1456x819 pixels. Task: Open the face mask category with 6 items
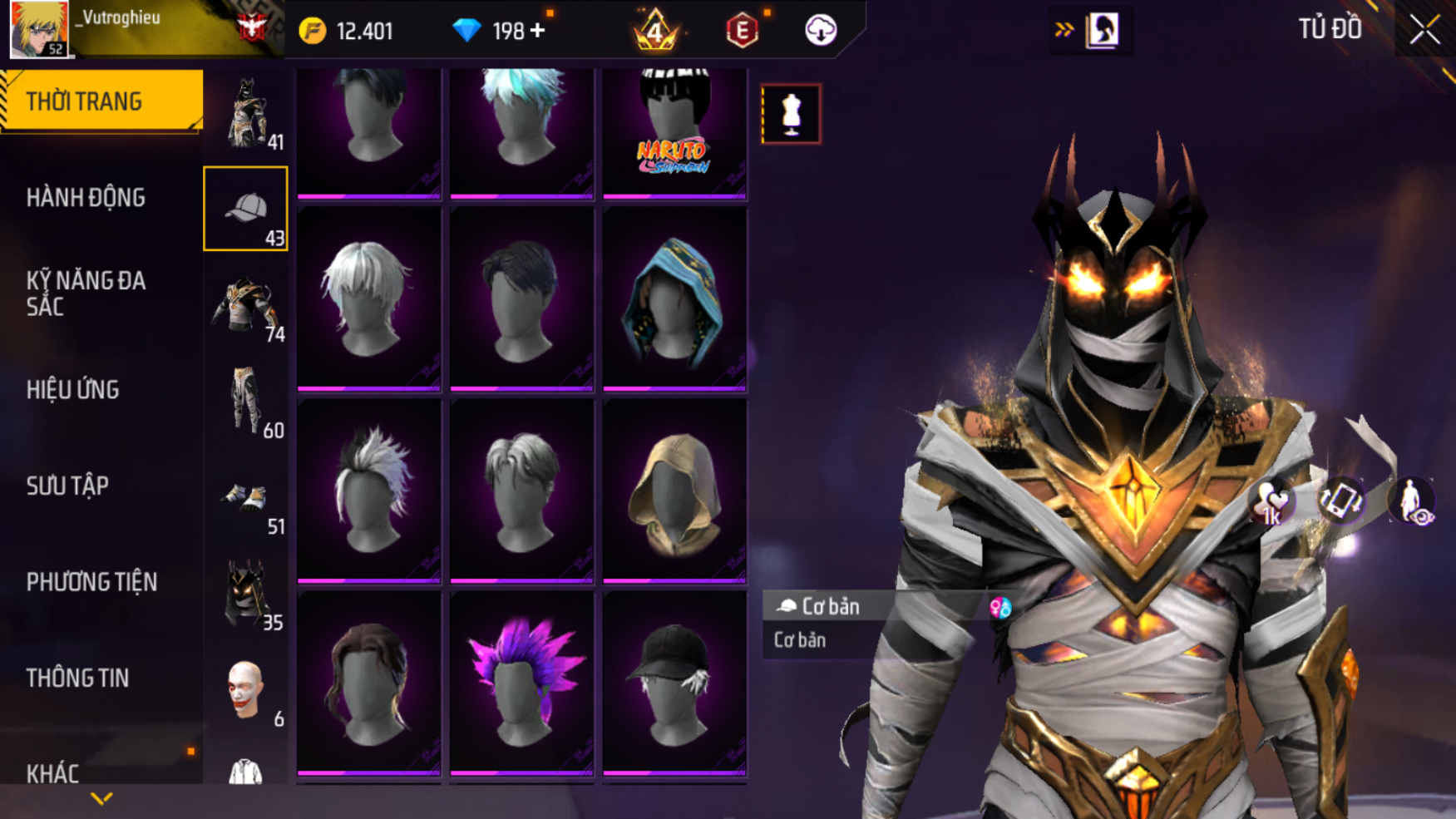246,690
